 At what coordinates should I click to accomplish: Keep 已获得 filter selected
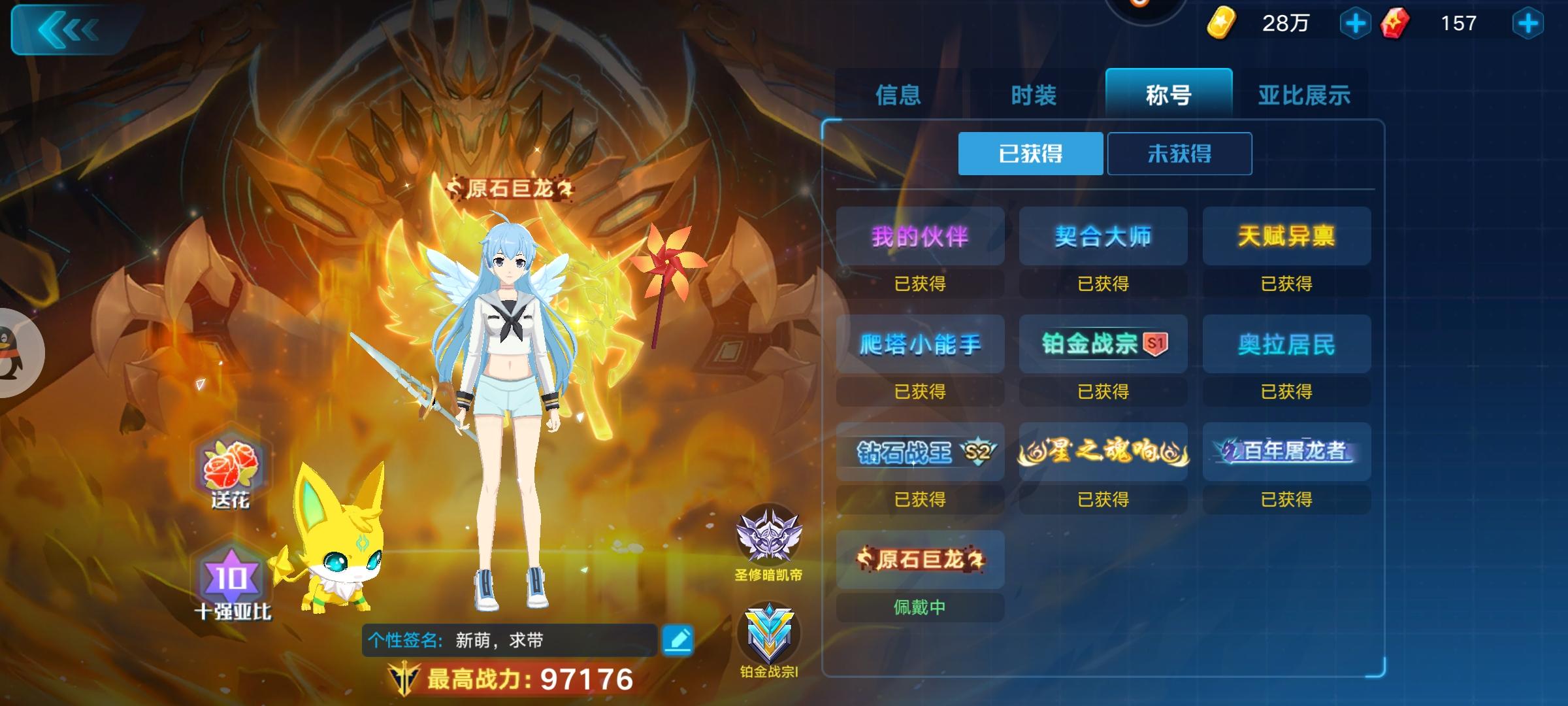1030,153
